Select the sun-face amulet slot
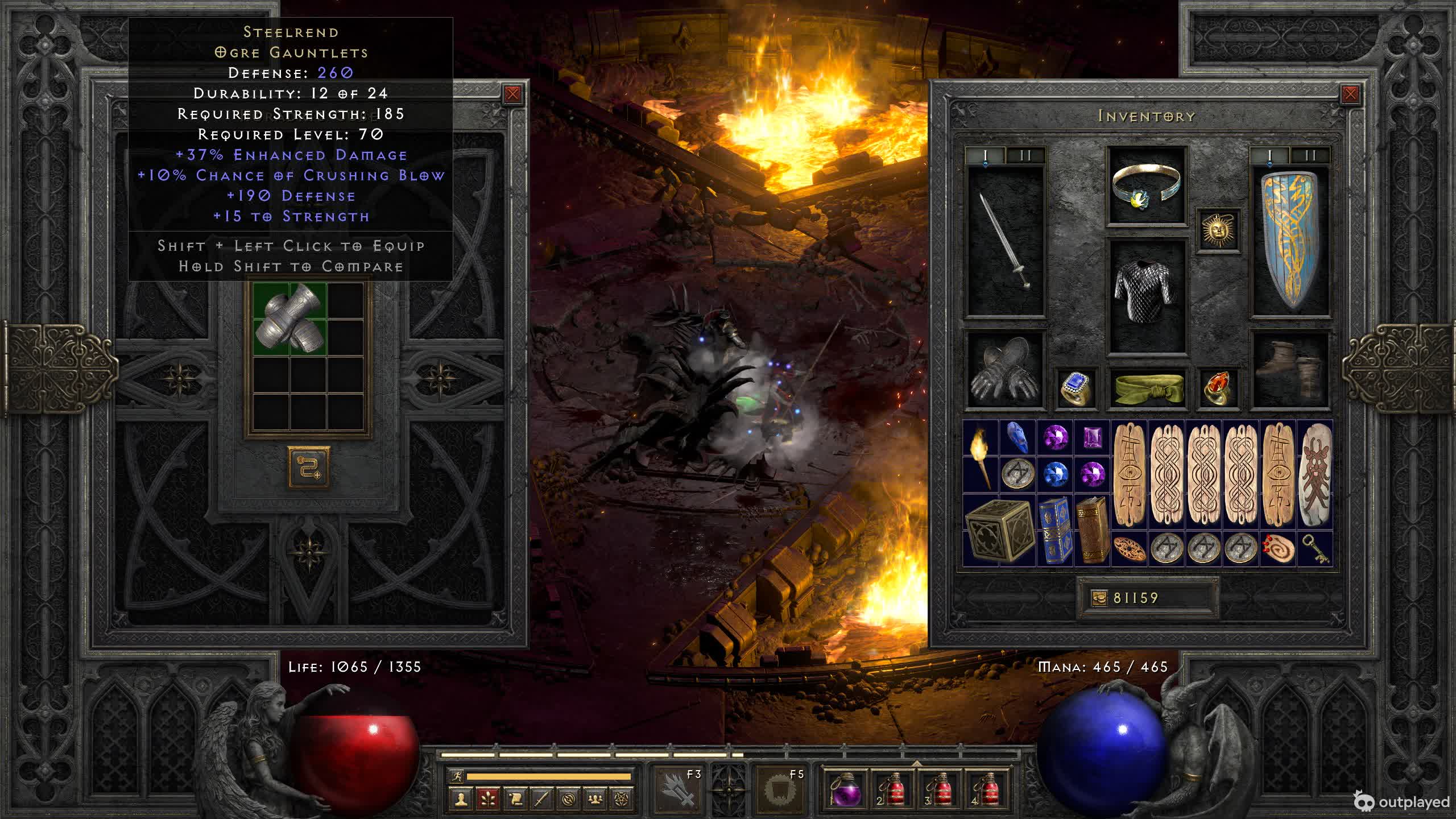 [1218, 231]
